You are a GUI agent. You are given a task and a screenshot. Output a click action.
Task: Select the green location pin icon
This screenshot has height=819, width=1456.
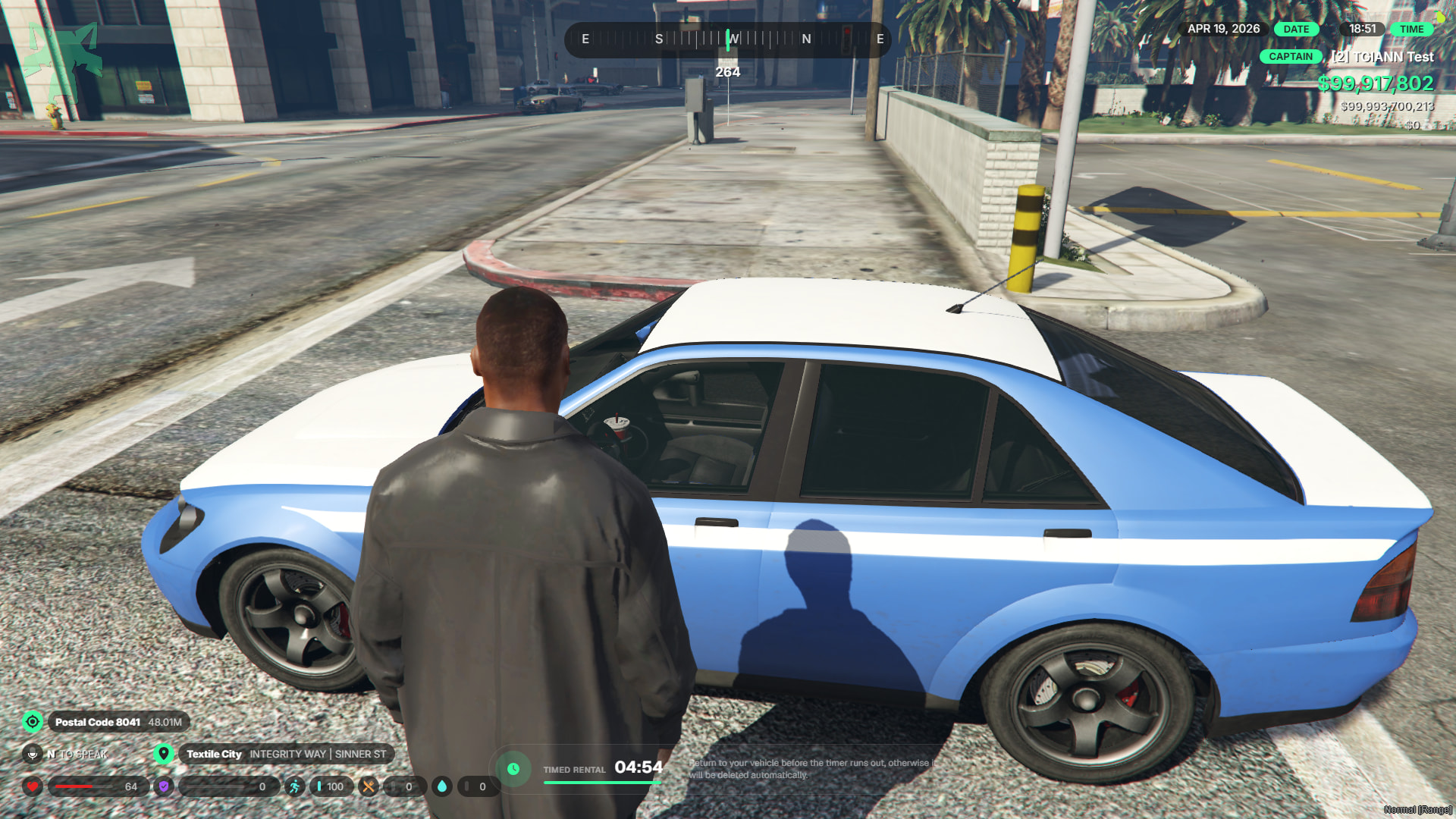pos(163,754)
